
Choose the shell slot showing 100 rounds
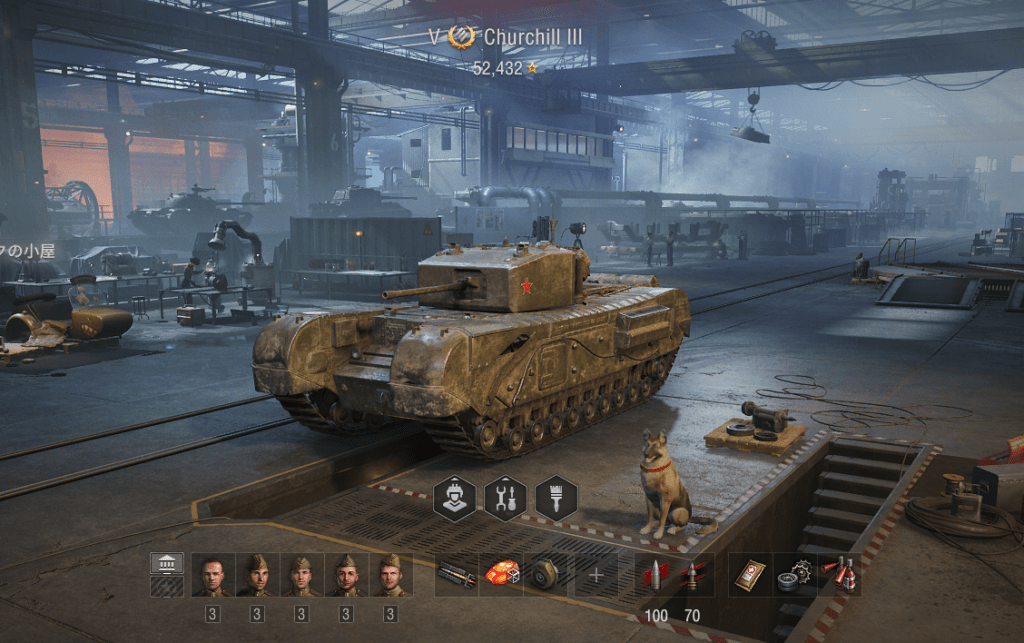click(x=657, y=575)
